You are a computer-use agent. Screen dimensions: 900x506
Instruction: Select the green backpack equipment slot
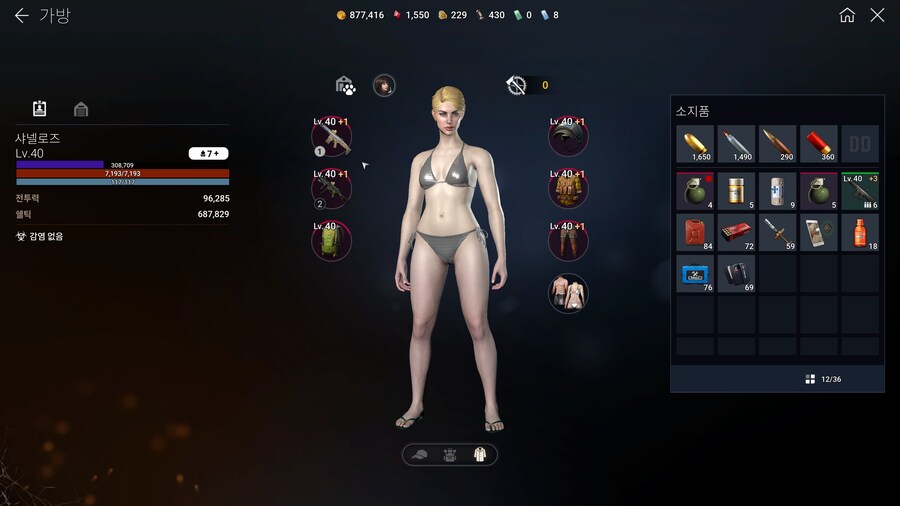pos(331,241)
